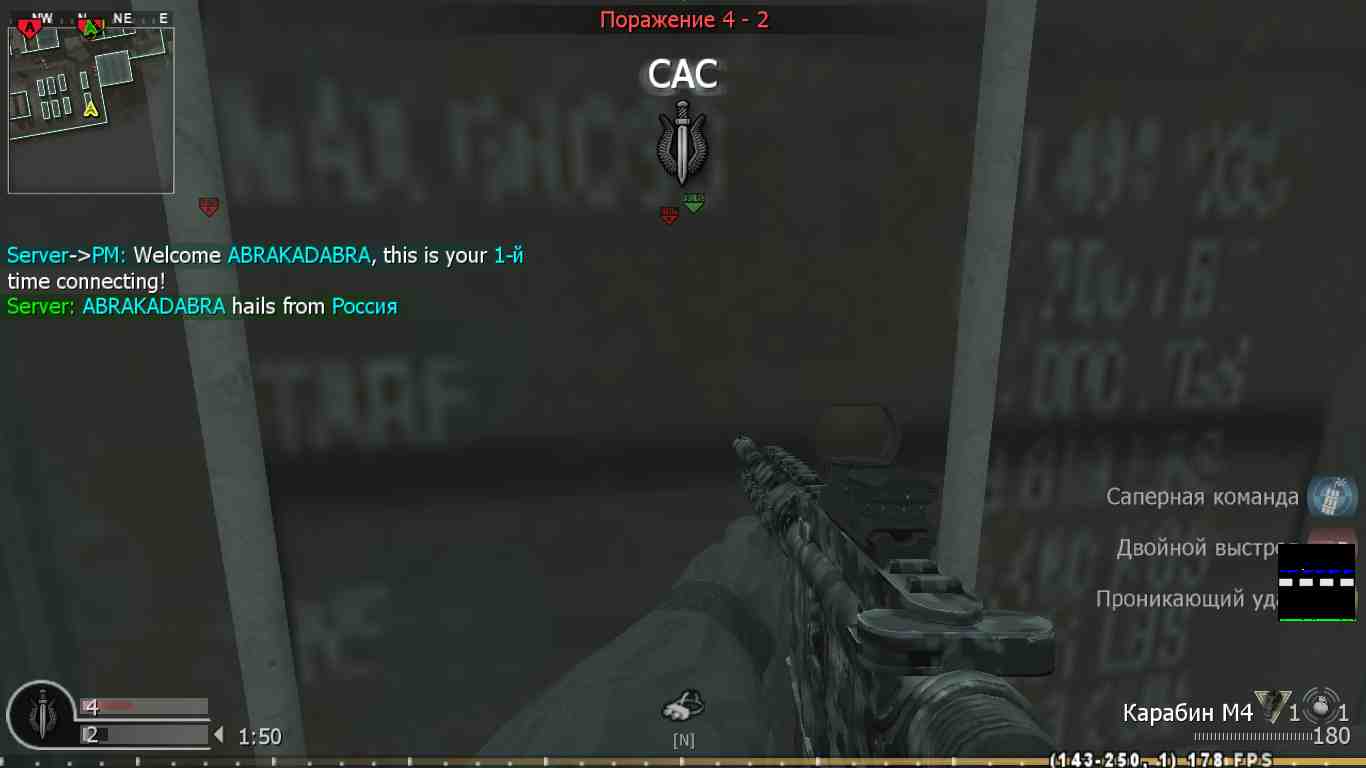1366x768 pixels.
Task: Select the SAS dagger emblem under САС
Action: (681, 148)
